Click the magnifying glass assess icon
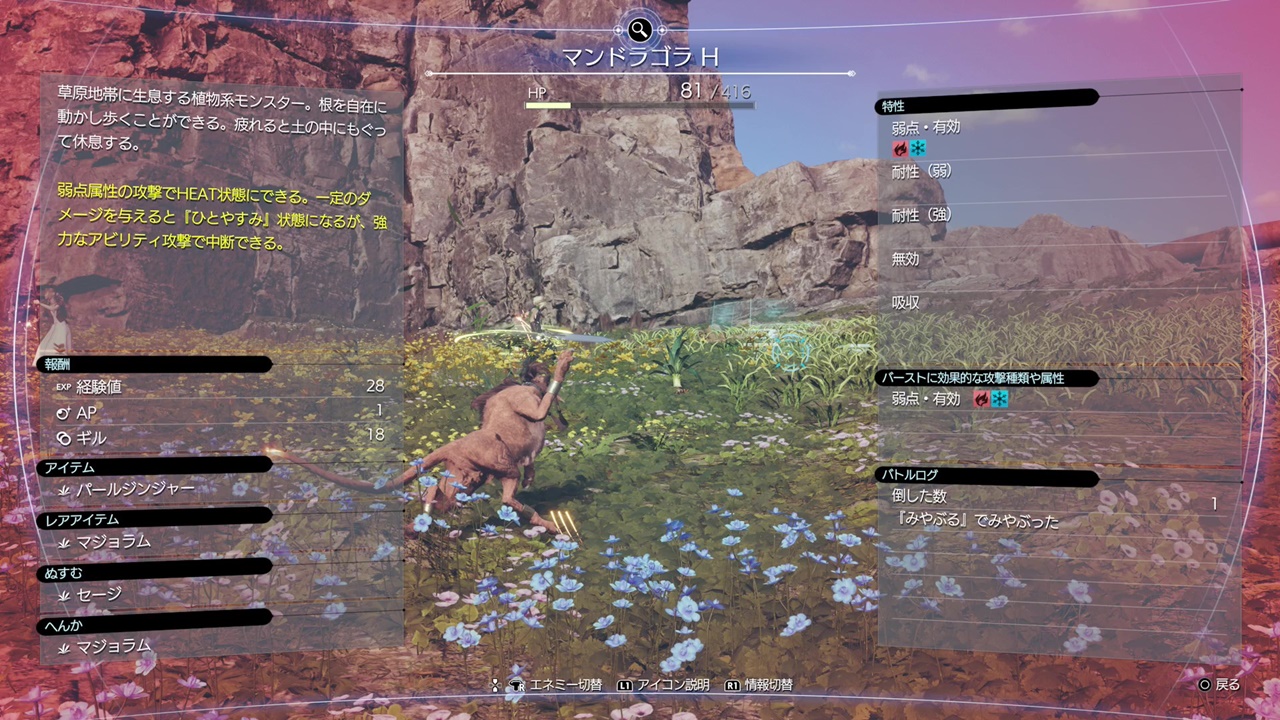Image resolution: width=1280 pixels, height=720 pixels. (x=640, y=29)
